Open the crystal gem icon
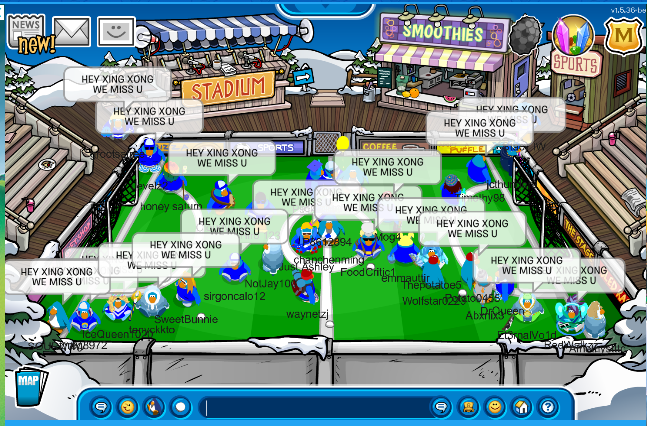Screen dimensions: 647x426 [572, 36]
